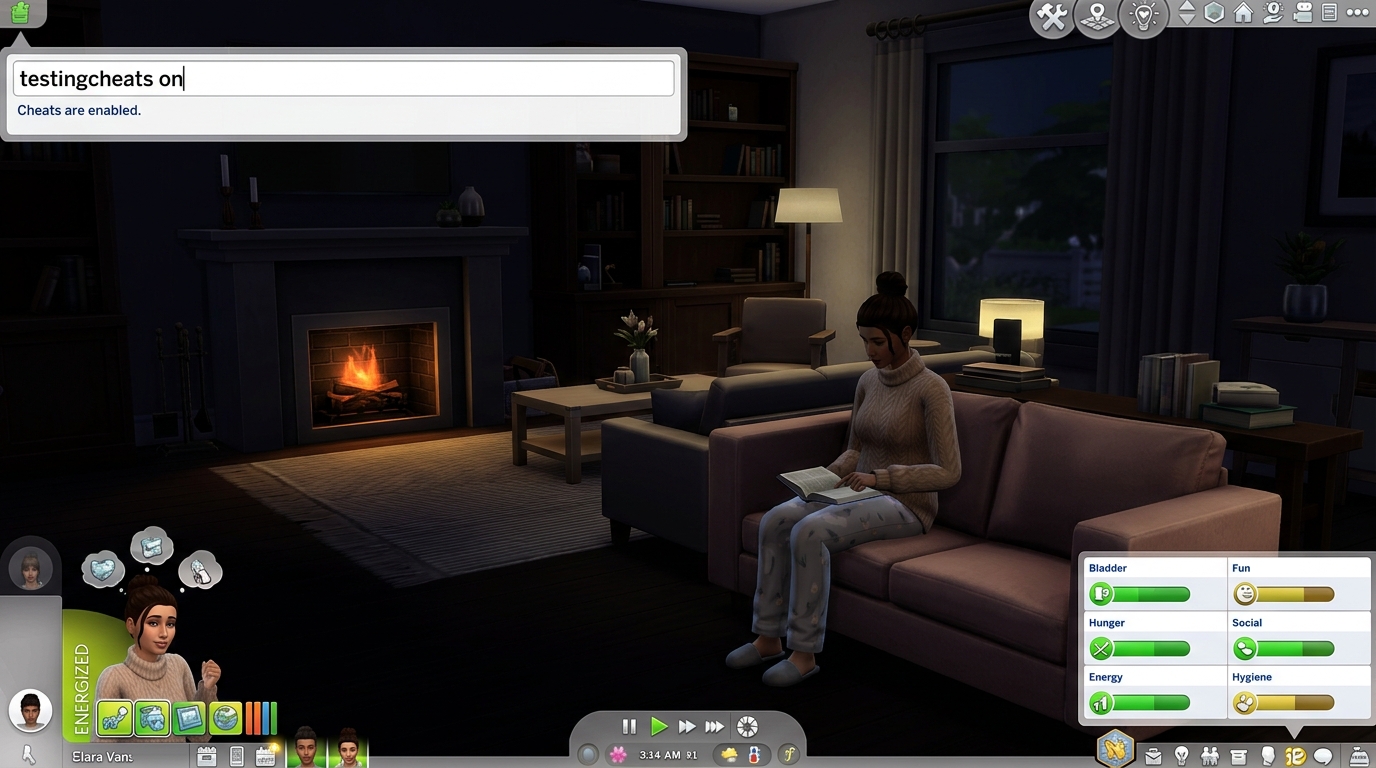Toggle first-person camera with the f button
The width and height of the screenshot is (1376, 768).
tap(790, 755)
